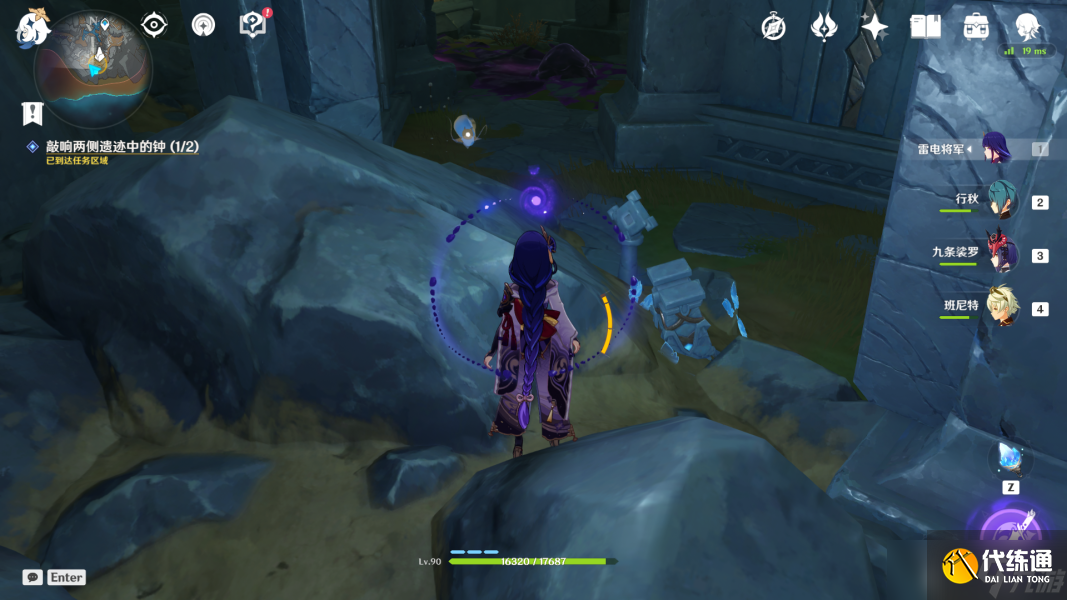Image resolution: width=1067 pixels, height=600 pixels.
Task: Open the chat speech bubble
Action: (33, 577)
